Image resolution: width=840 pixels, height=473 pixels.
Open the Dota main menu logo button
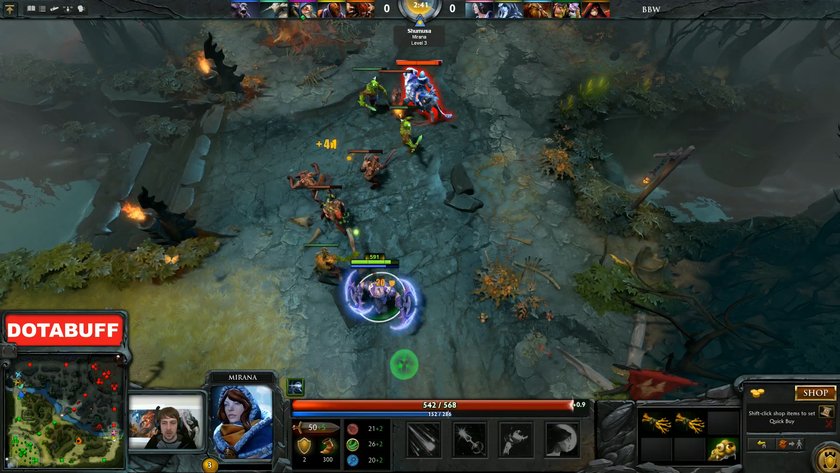coord(8,8)
